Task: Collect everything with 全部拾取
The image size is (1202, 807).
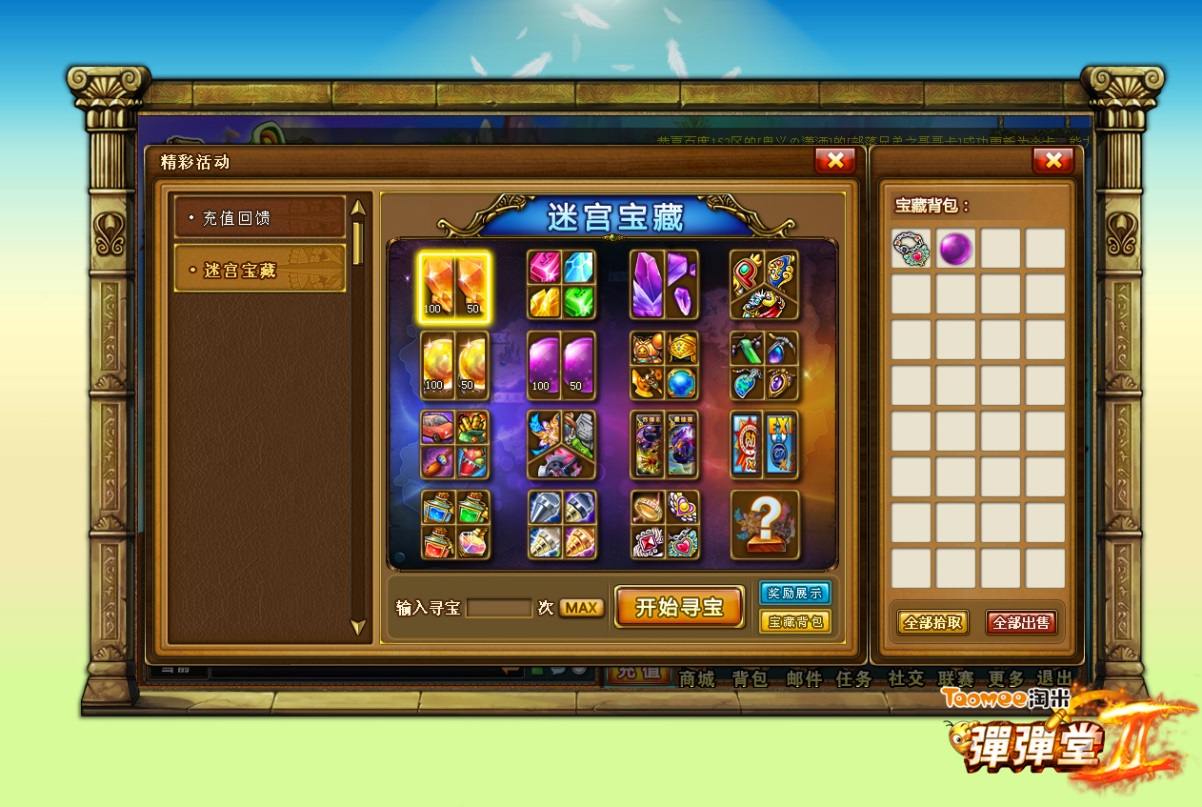Action: point(933,622)
